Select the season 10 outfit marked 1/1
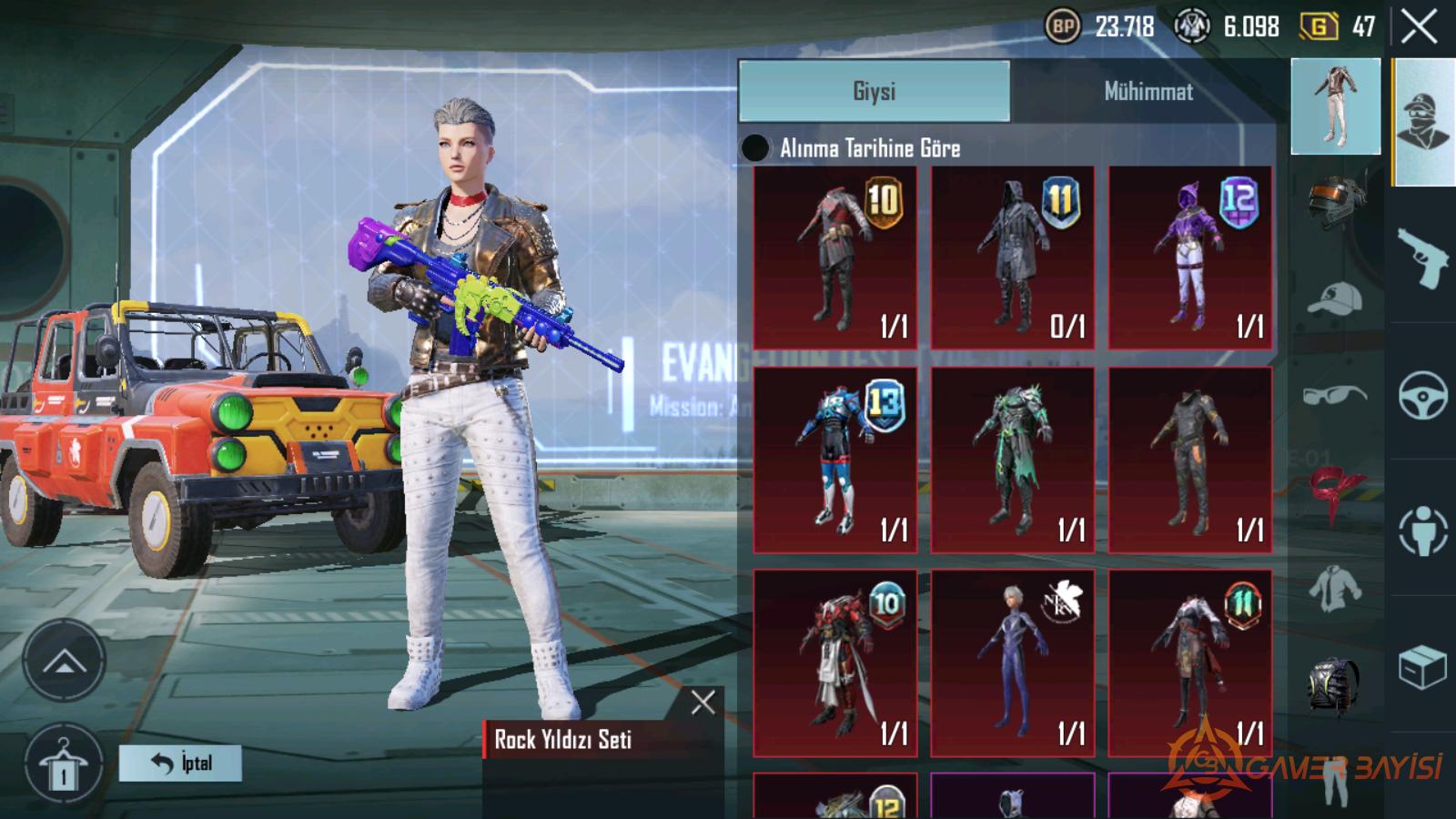 (835, 257)
